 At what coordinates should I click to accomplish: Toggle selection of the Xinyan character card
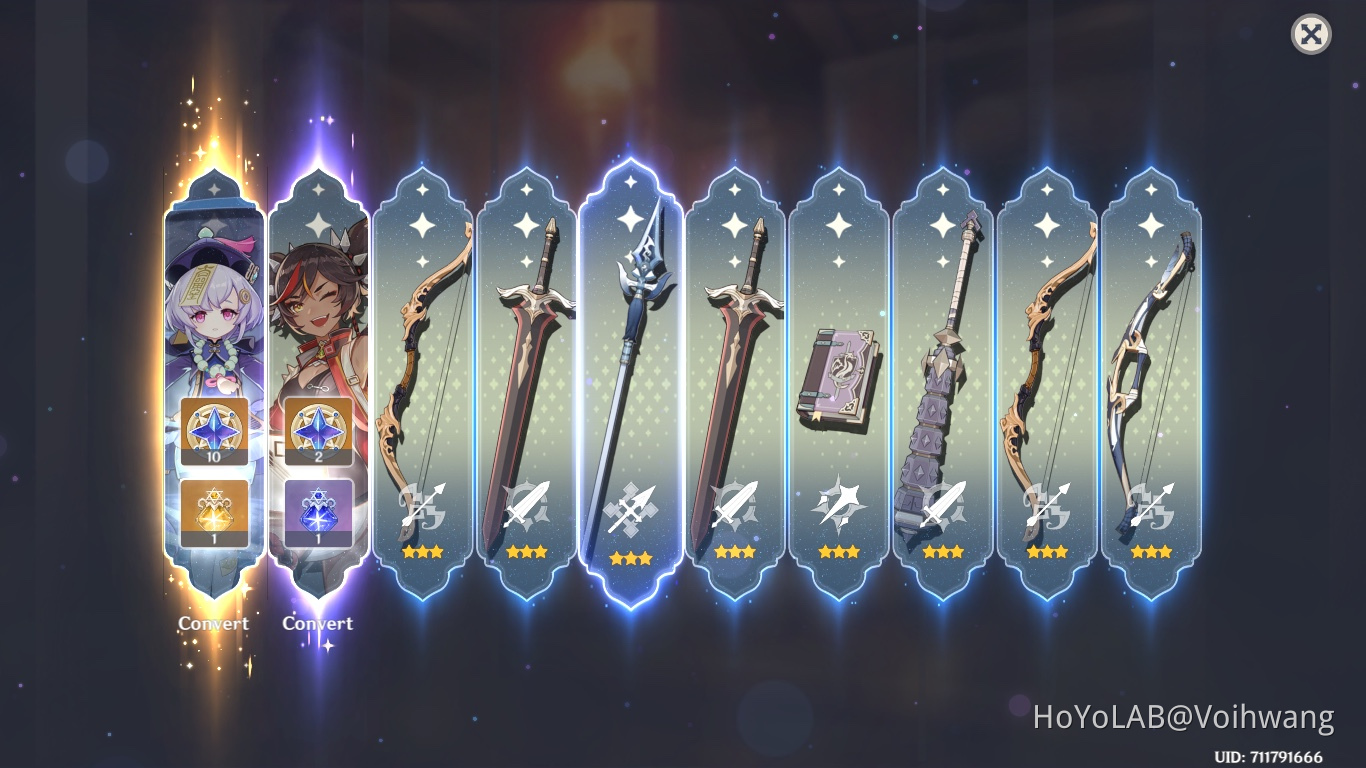317,300
